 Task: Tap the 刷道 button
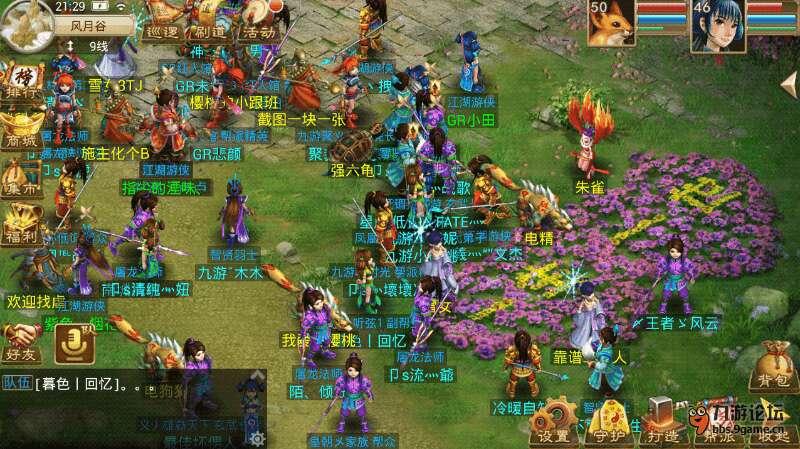tap(209, 30)
